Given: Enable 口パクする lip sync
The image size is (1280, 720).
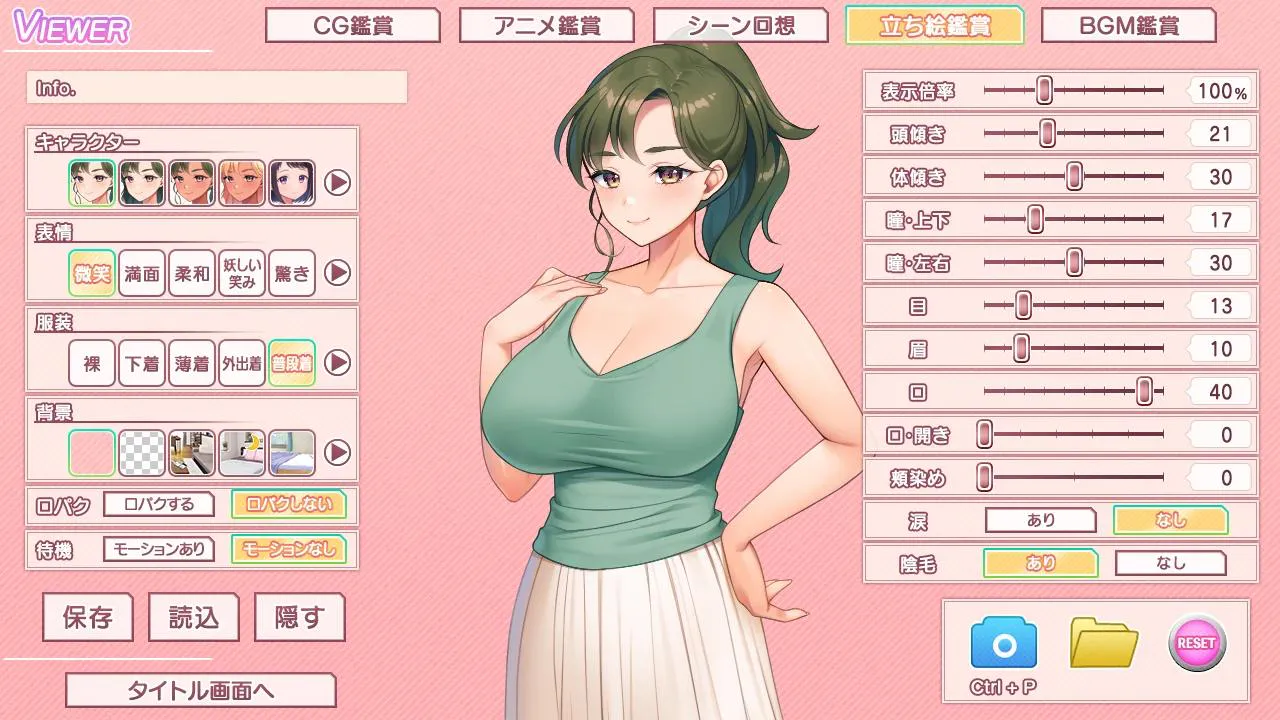Looking at the screenshot, I should (x=159, y=504).
